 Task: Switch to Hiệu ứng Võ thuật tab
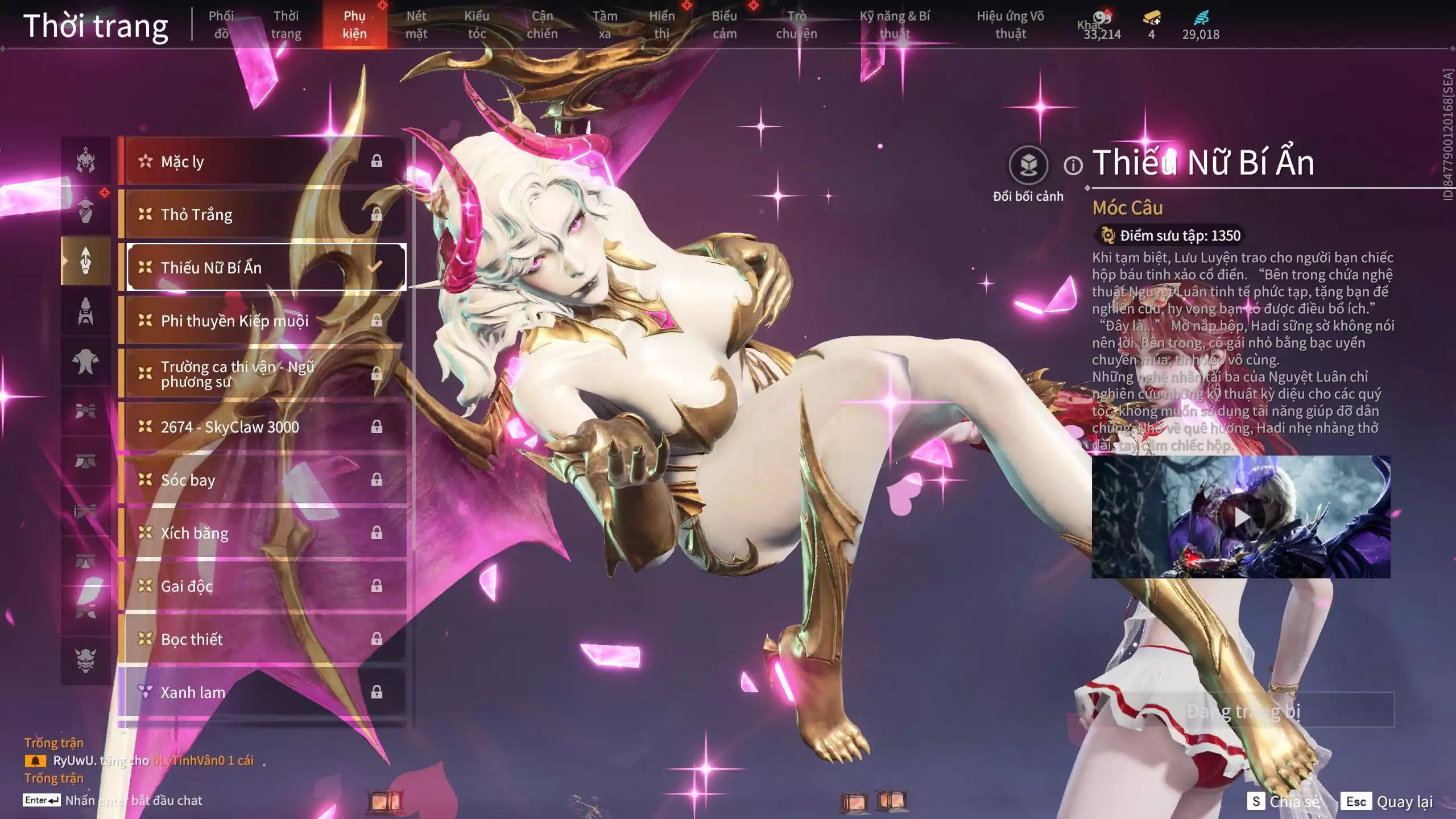tap(1010, 25)
